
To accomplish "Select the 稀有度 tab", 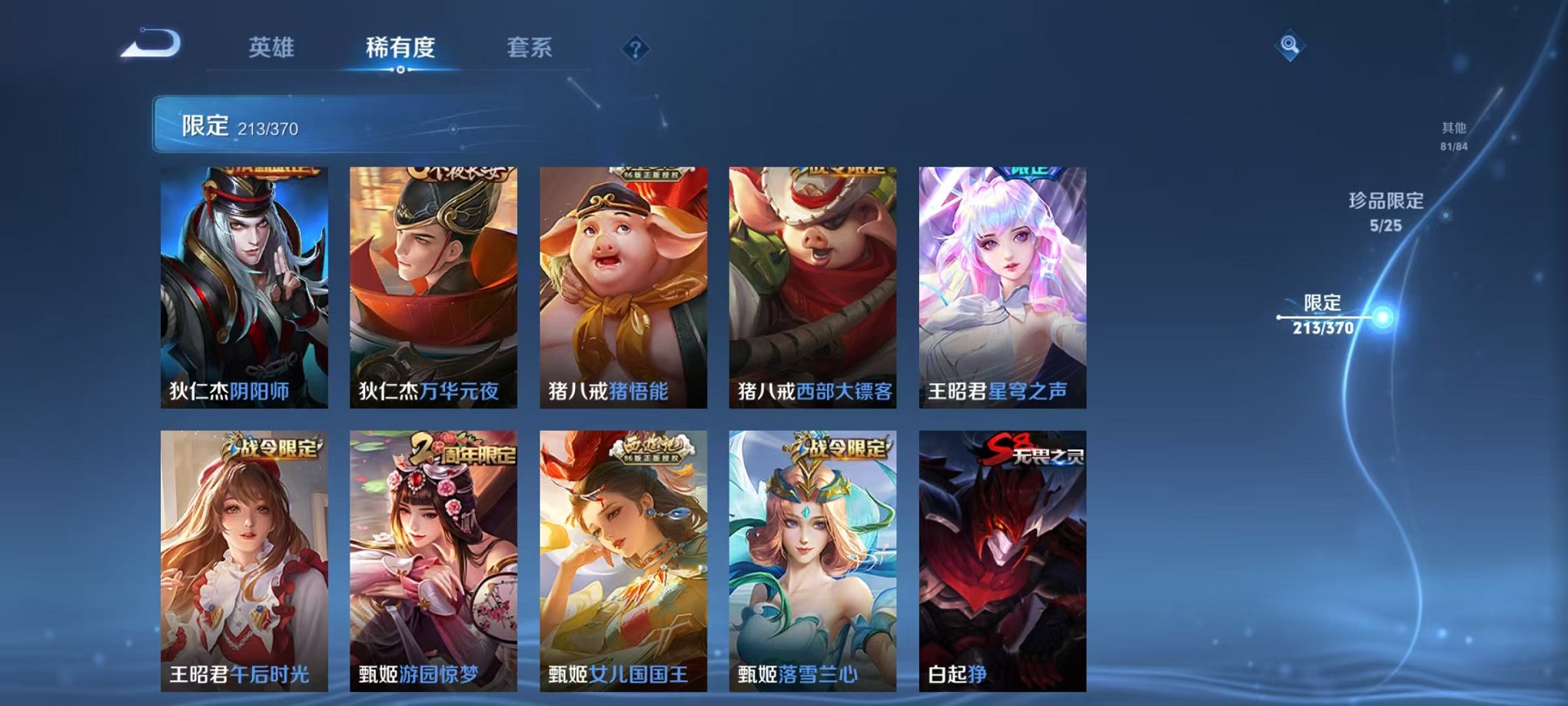I will 399,46.
